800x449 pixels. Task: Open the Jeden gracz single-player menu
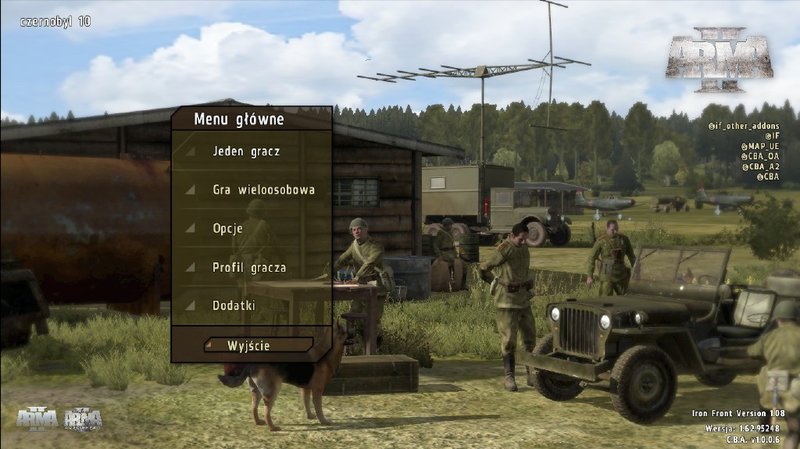(246, 152)
